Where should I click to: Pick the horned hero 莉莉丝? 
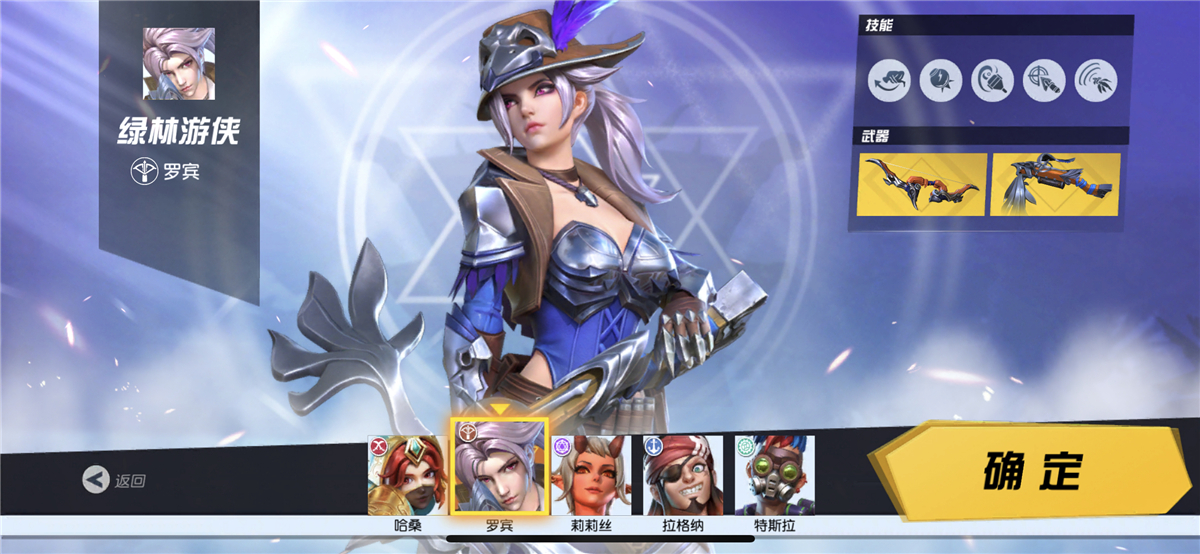tap(592, 475)
